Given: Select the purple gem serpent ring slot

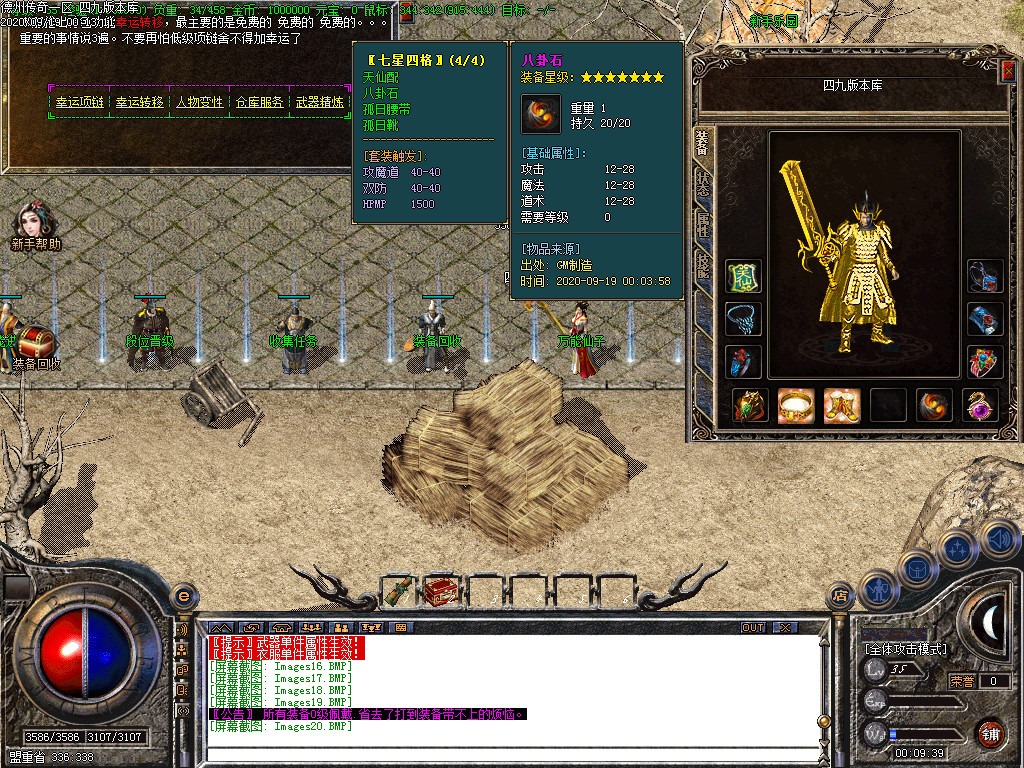Looking at the screenshot, I should (x=980, y=405).
